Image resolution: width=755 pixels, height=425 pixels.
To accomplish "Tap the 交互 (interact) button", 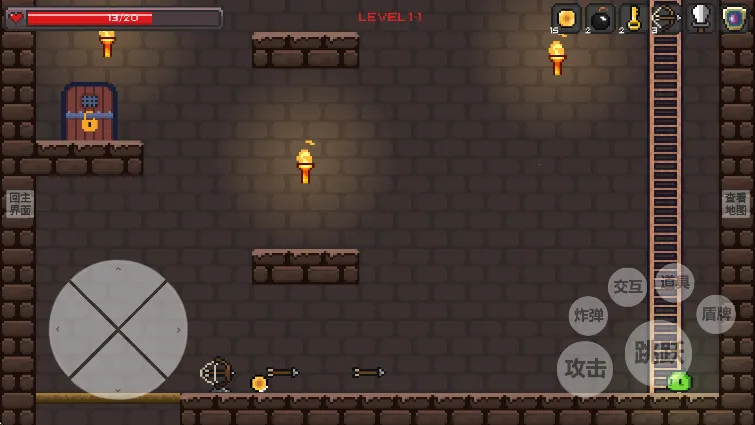I will [x=627, y=287].
